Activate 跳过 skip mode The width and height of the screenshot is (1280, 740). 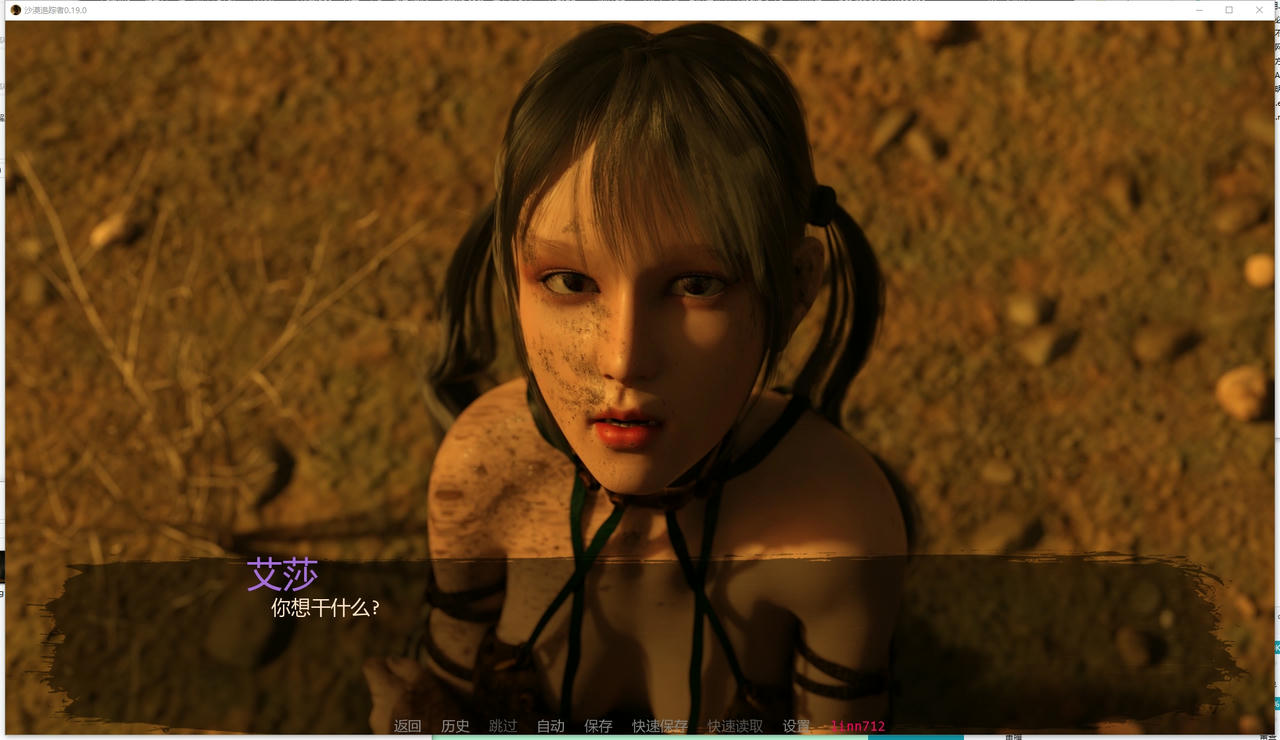tap(503, 726)
